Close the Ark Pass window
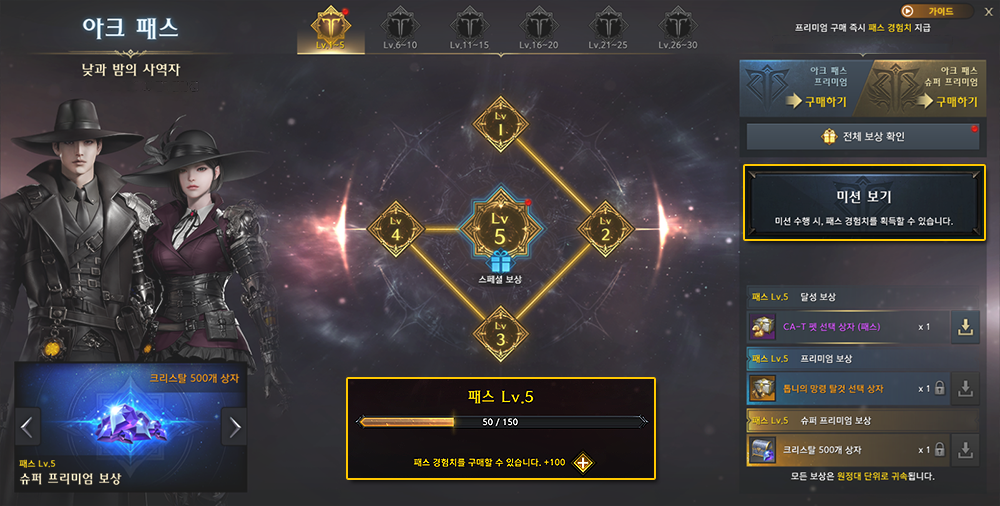 pos(988,11)
